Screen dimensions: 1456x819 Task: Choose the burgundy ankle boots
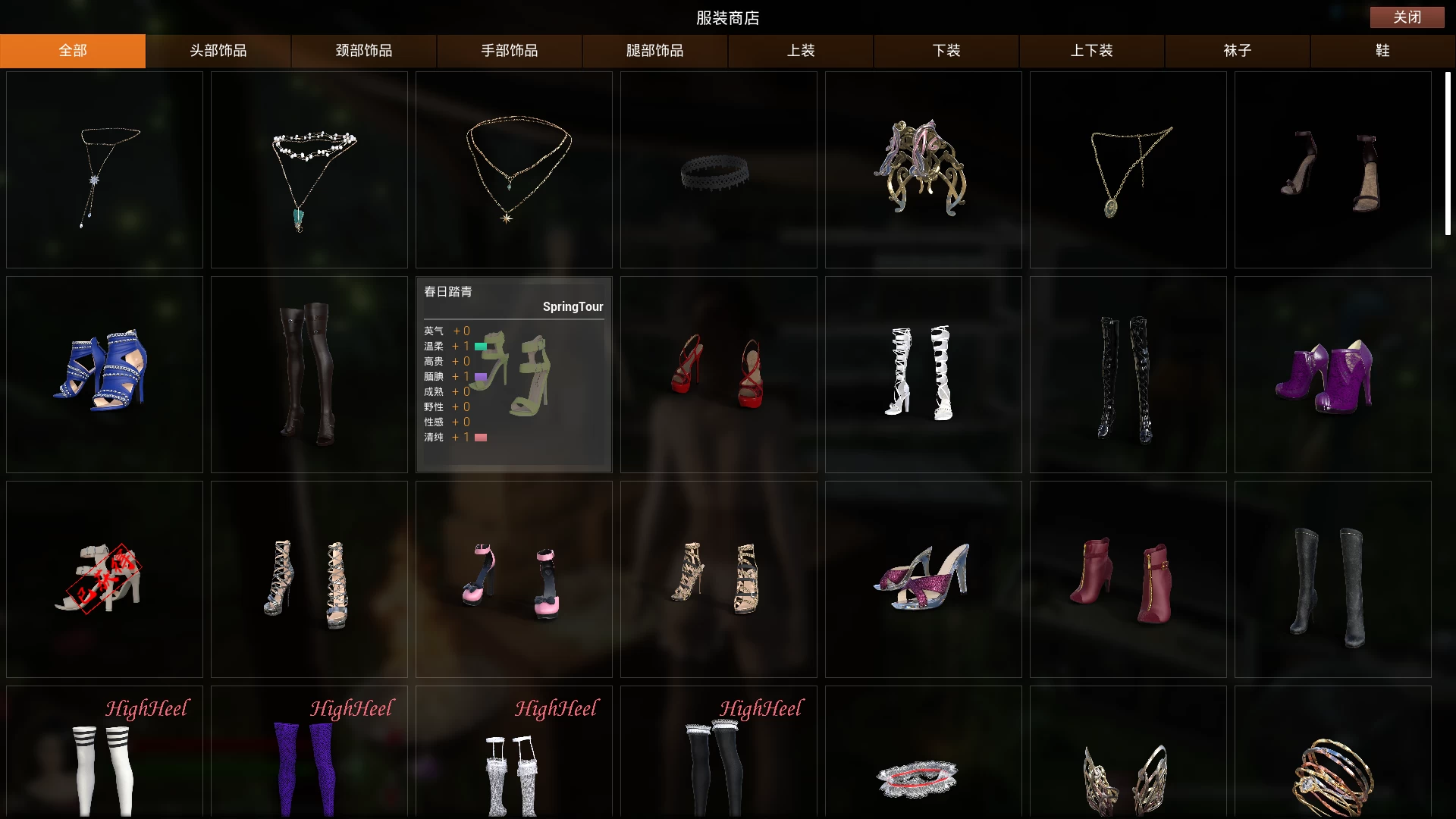tap(1128, 579)
